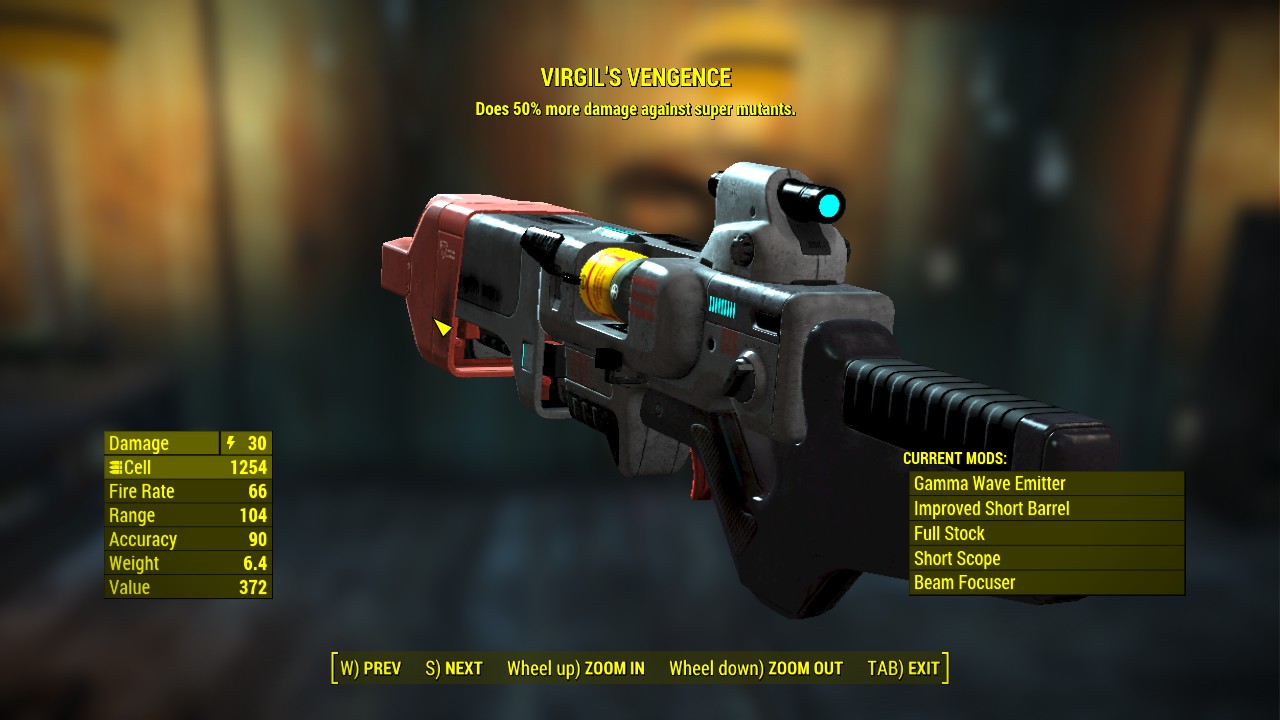This screenshot has width=1280, height=720.
Task: Go to the PREV item
Action: pyautogui.click(x=371, y=668)
